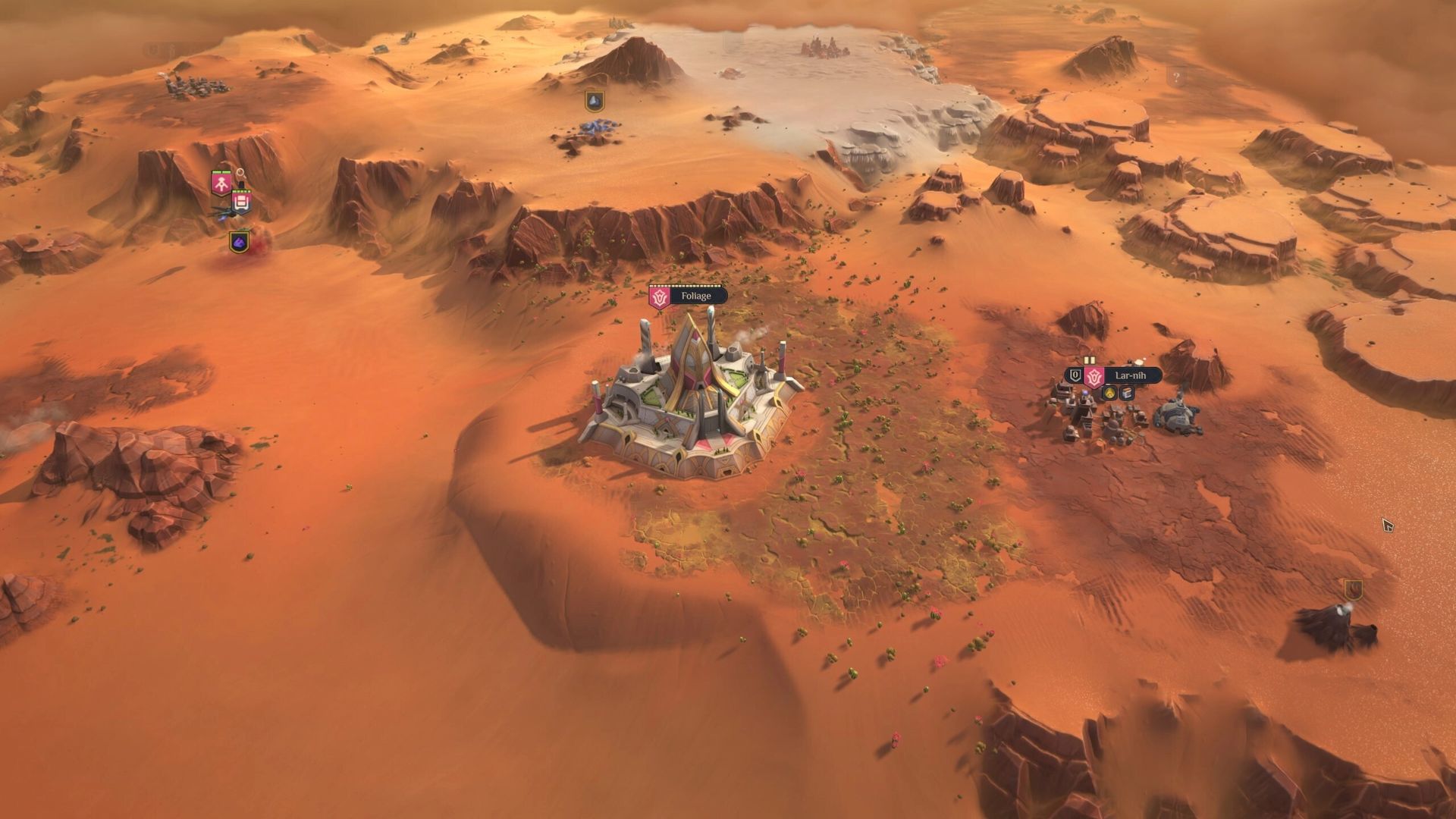Select the magnifying glass scout marker

pyautogui.click(x=240, y=173)
